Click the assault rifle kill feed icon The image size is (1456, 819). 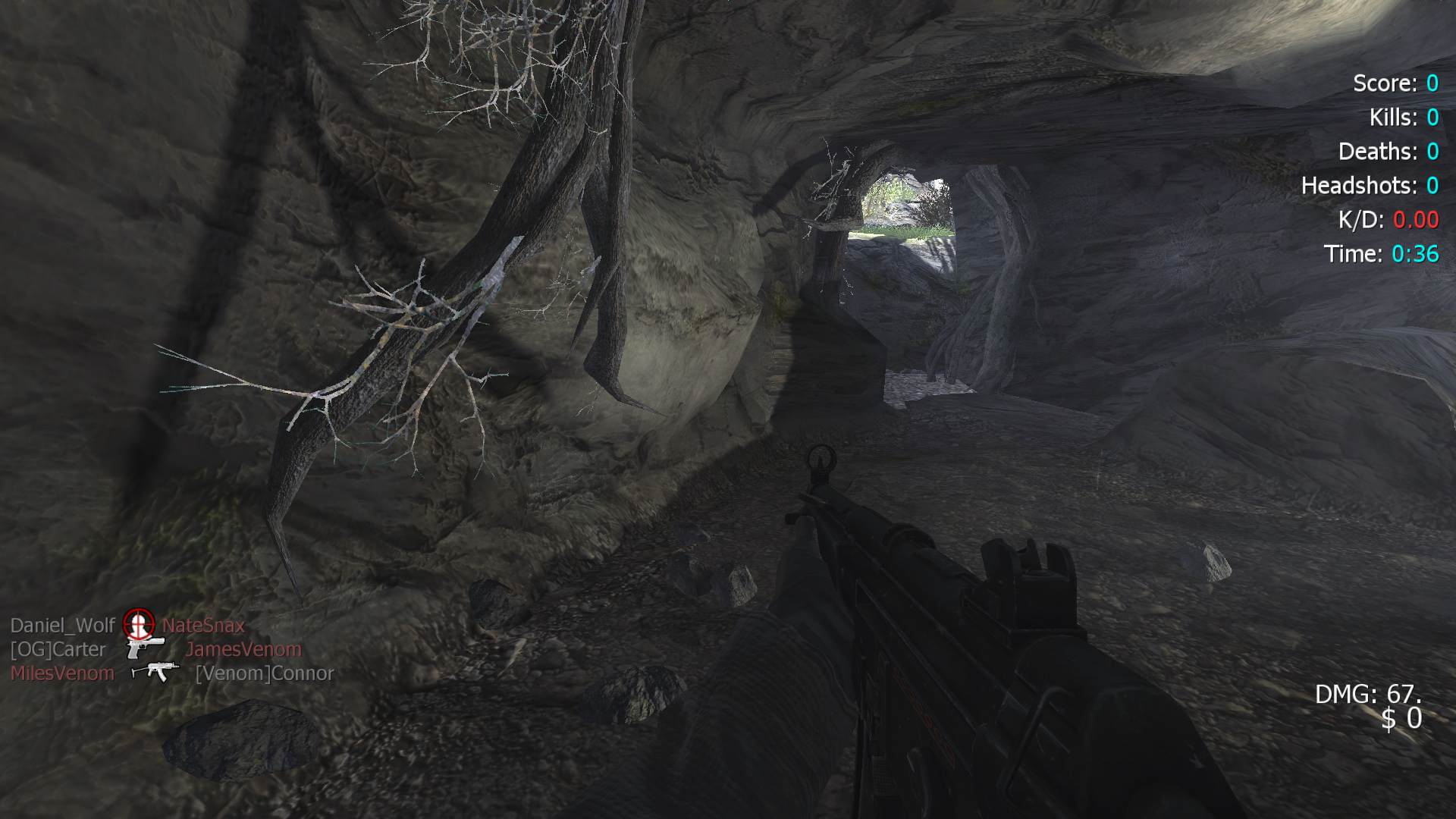click(x=155, y=672)
